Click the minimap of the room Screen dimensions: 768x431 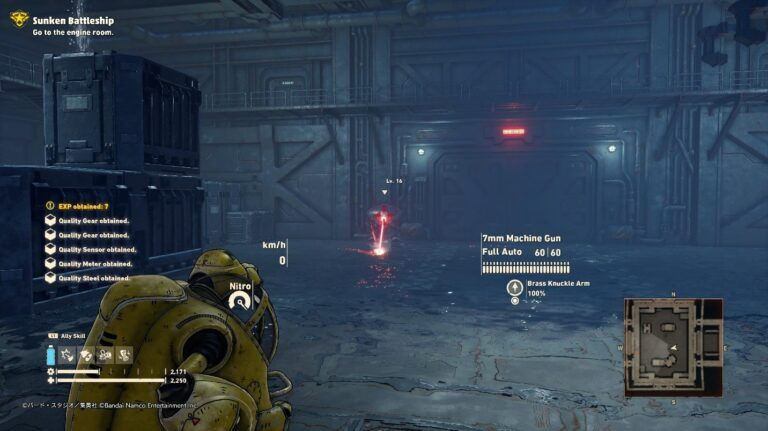[x=673, y=346]
